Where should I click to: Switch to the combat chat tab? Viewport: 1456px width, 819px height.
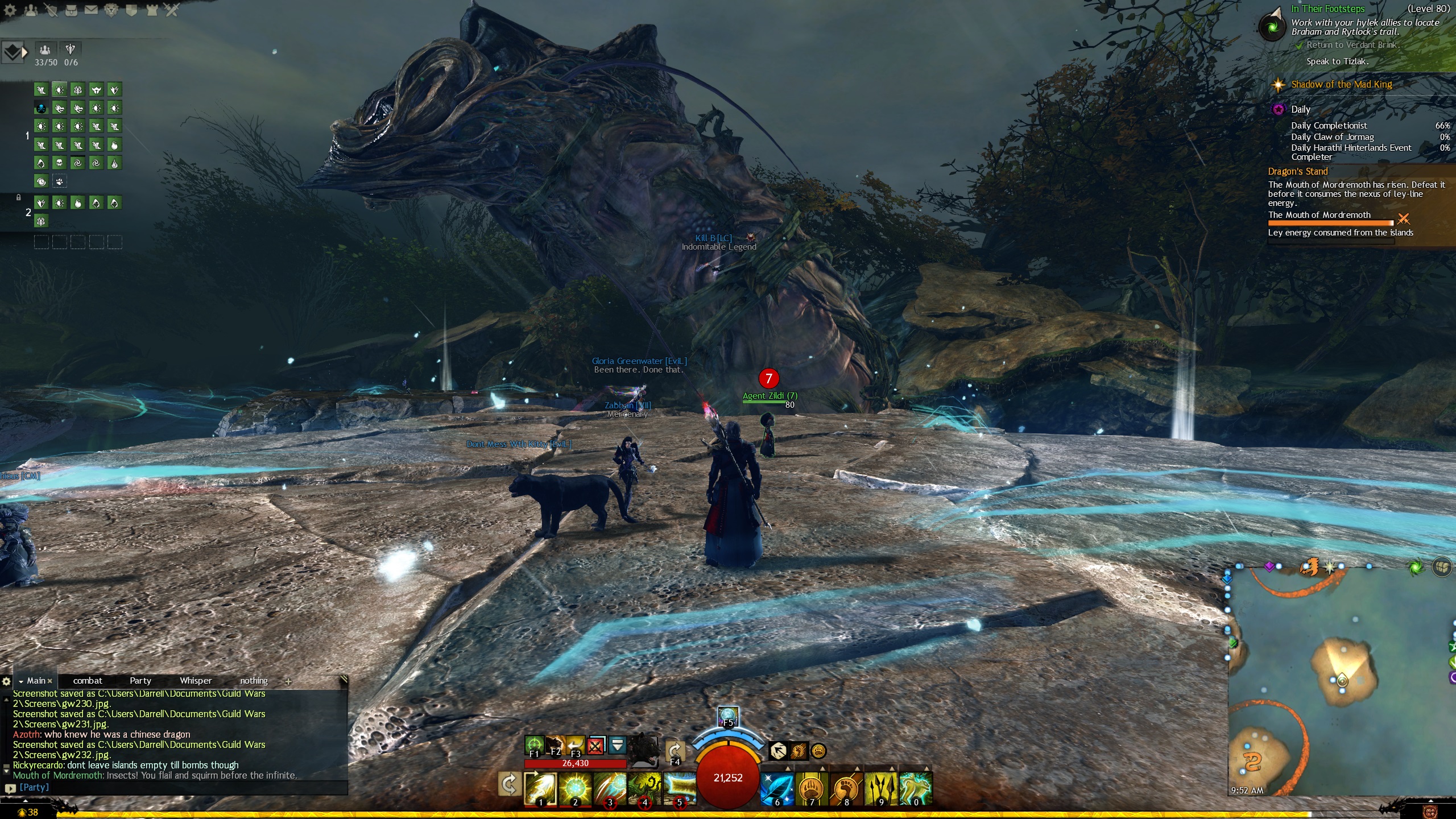(88, 681)
